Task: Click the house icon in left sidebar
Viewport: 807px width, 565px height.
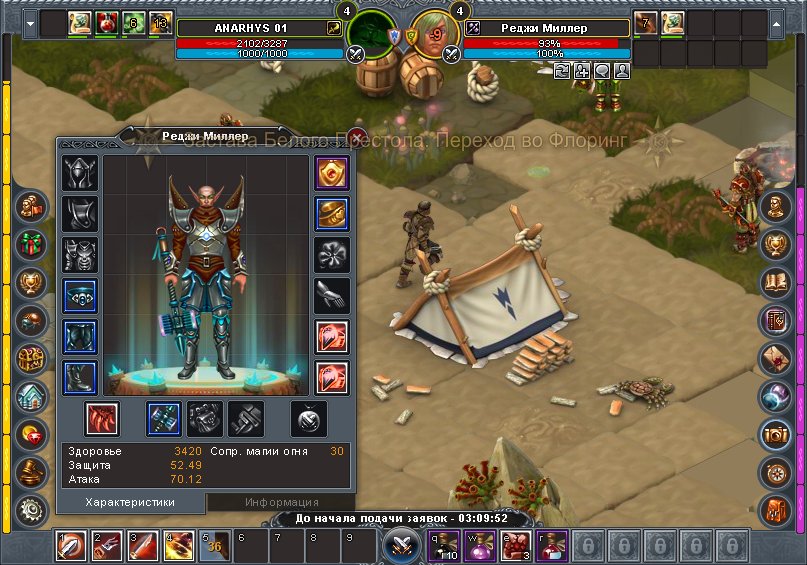Action: pos(31,396)
